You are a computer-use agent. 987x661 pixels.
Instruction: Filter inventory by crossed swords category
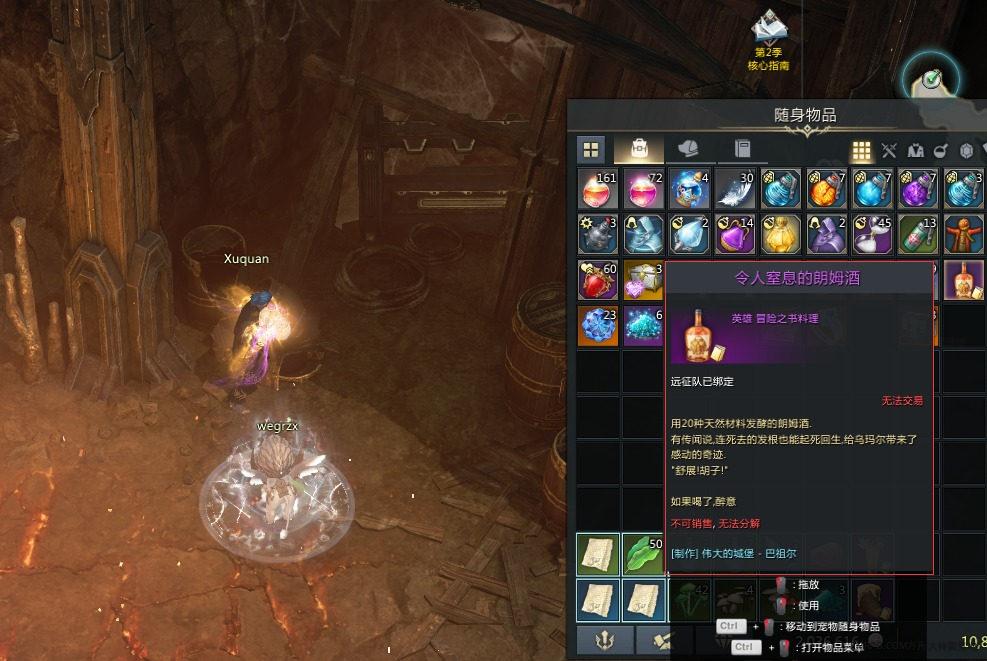tap(888, 151)
